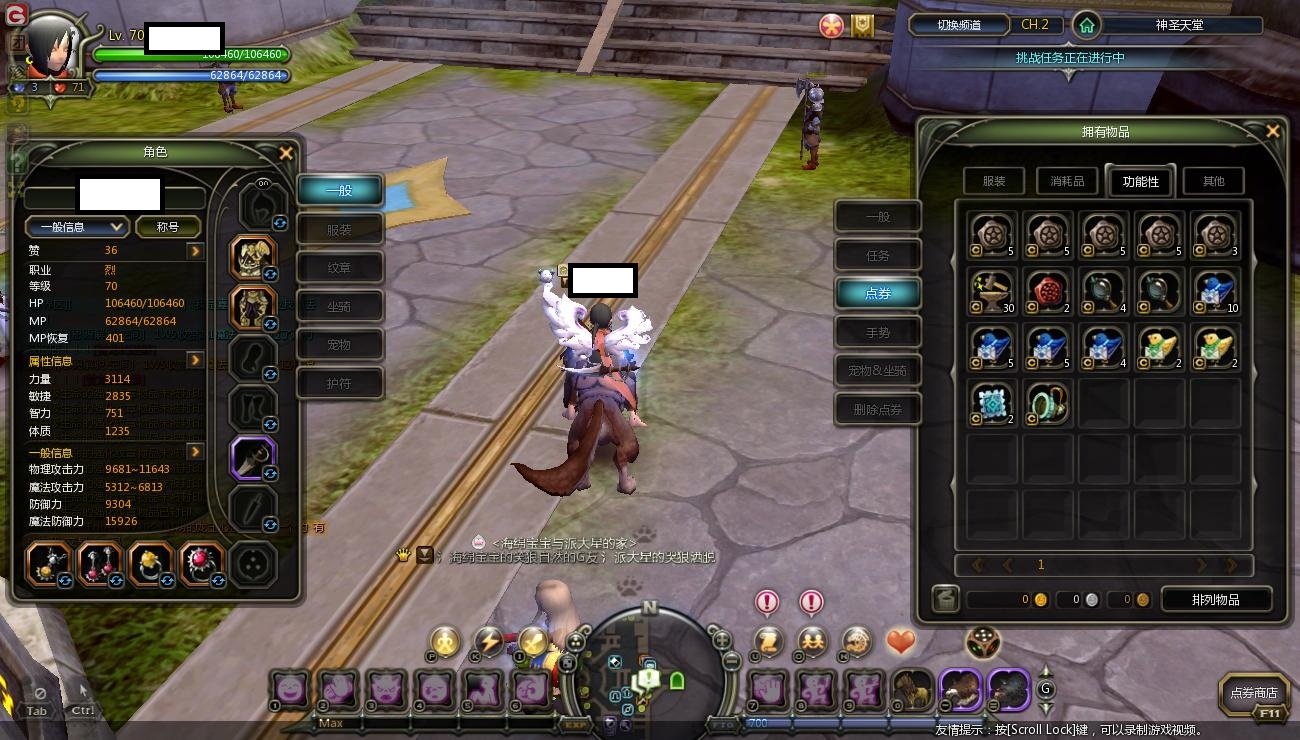Open the 宠物&坐骑 inventory category
The width and height of the screenshot is (1300, 740).
click(877, 370)
